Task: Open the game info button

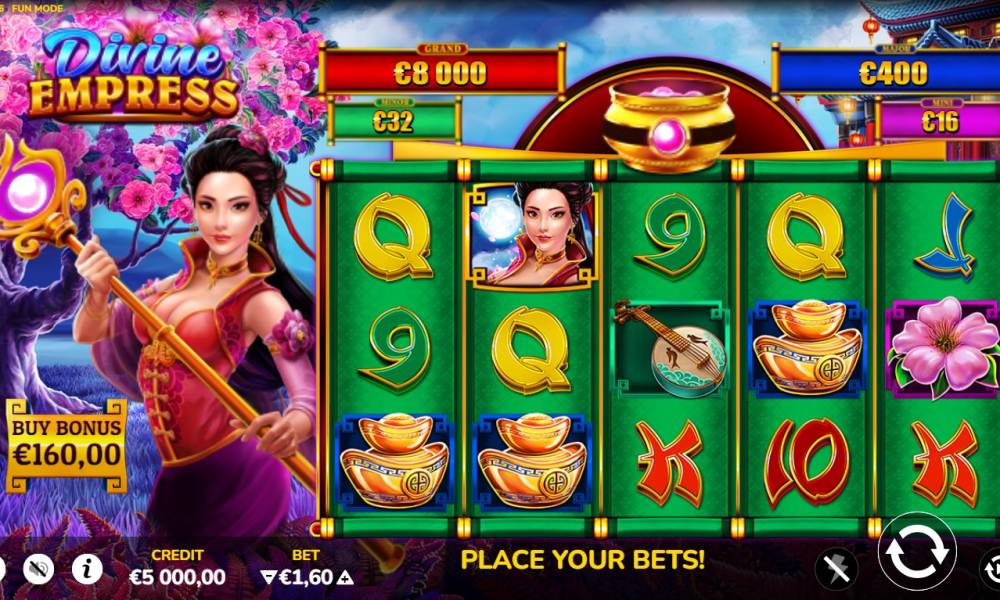Action: [x=87, y=568]
